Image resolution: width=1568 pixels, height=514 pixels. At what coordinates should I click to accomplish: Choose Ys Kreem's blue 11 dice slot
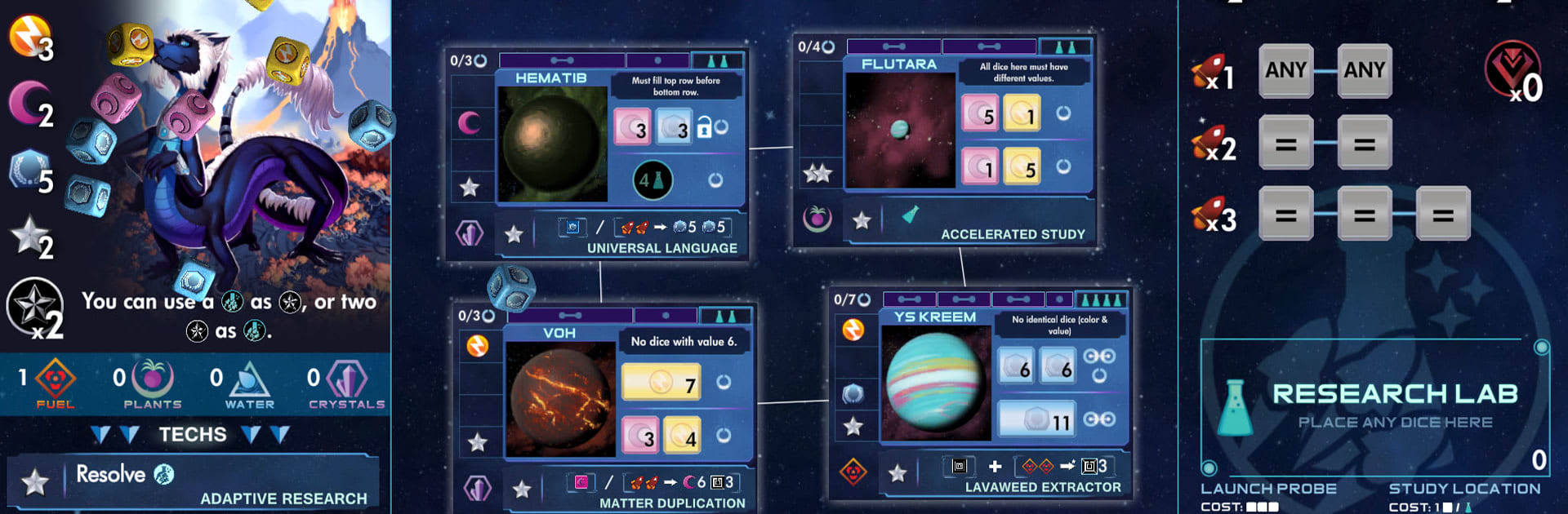point(1036,419)
